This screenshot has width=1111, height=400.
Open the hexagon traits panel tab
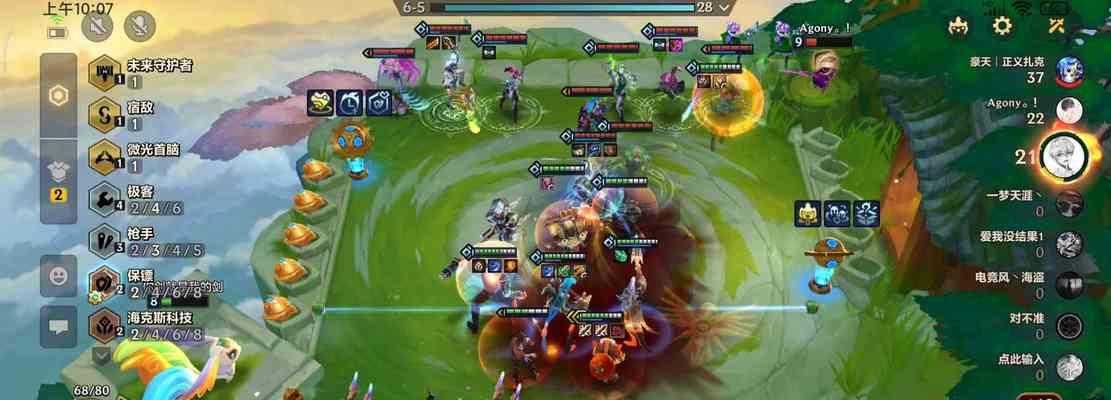pos(58,95)
